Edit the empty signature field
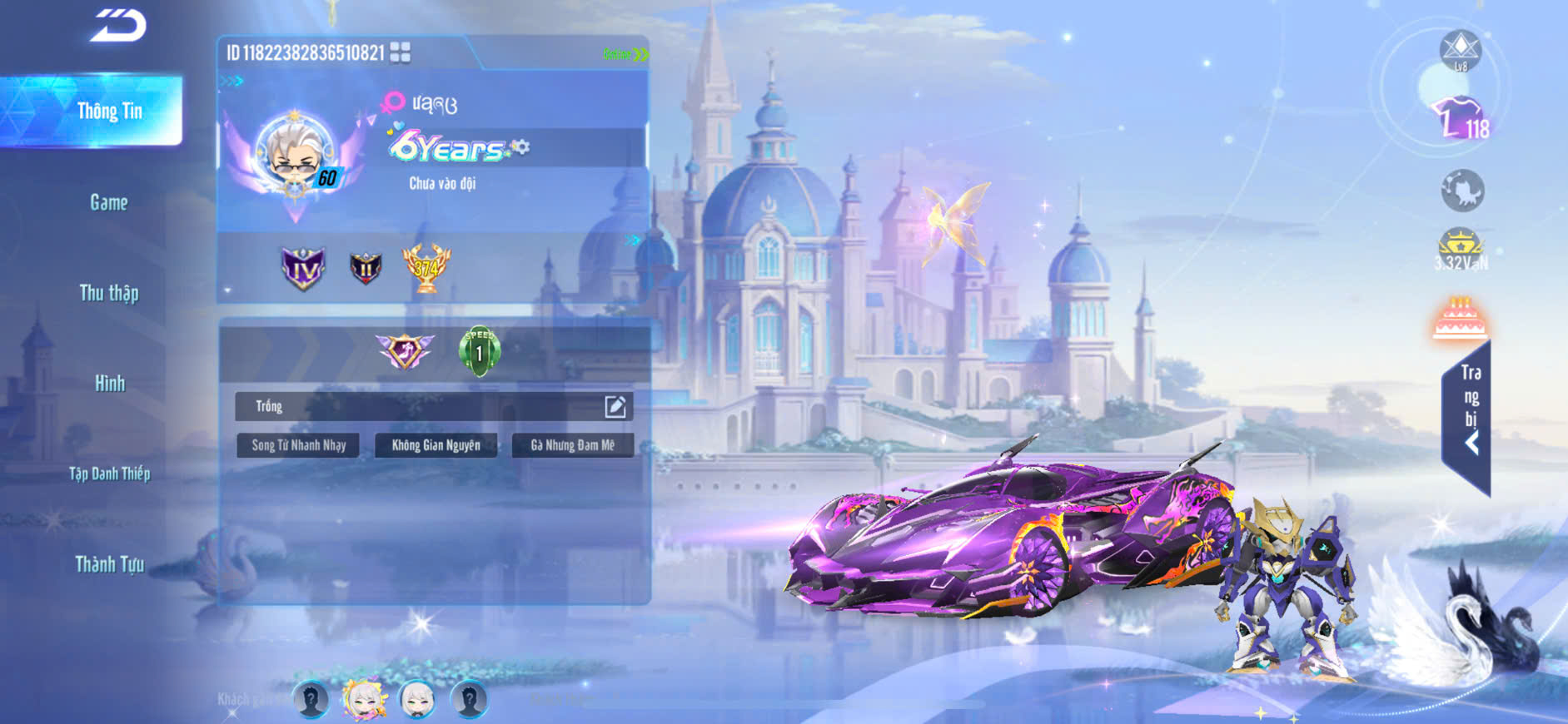Viewport: 1568px width, 724px height. (x=615, y=406)
